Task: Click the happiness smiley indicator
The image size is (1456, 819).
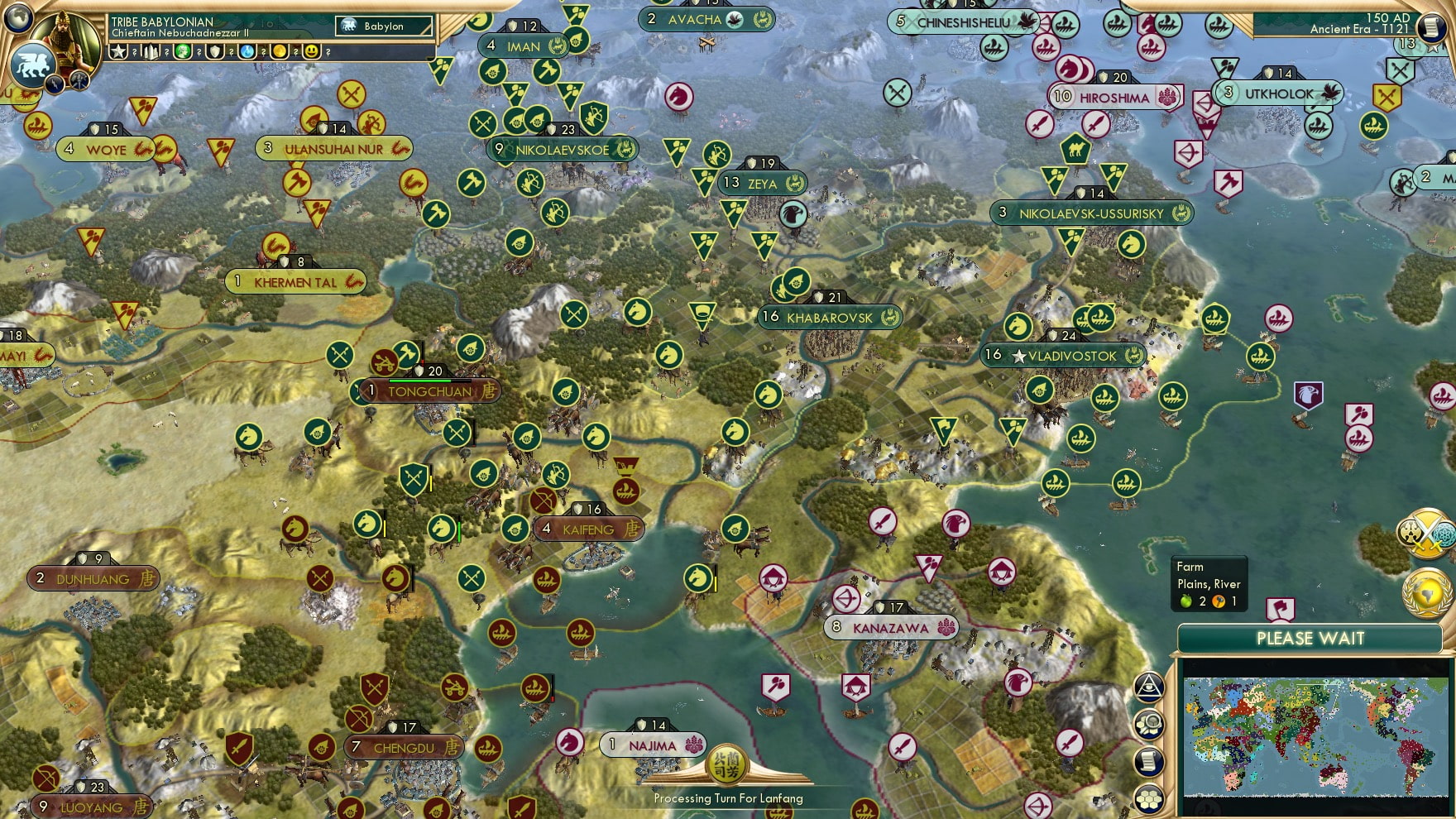Action: tap(313, 52)
